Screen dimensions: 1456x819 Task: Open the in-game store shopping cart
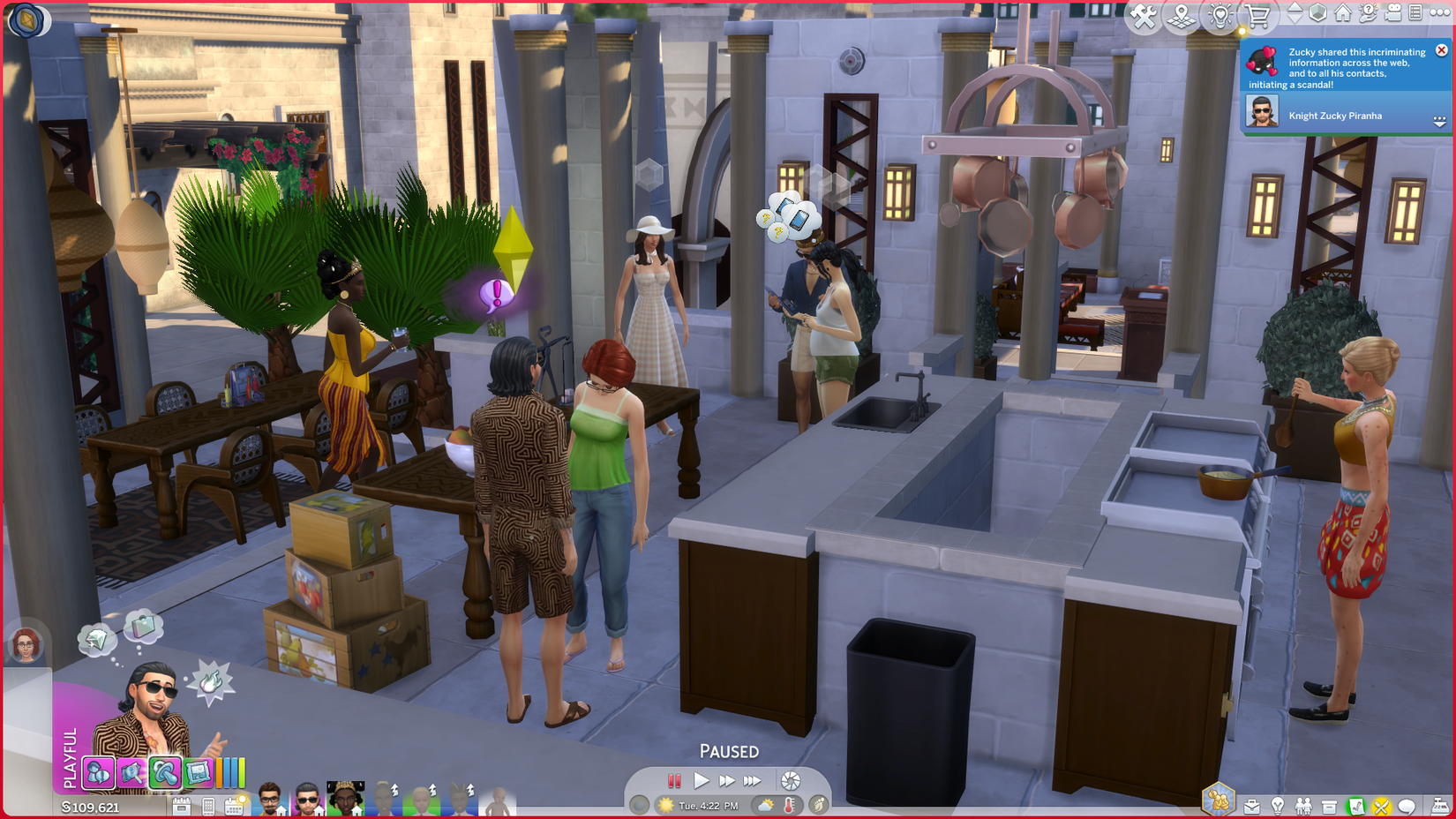pos(1257,15)
